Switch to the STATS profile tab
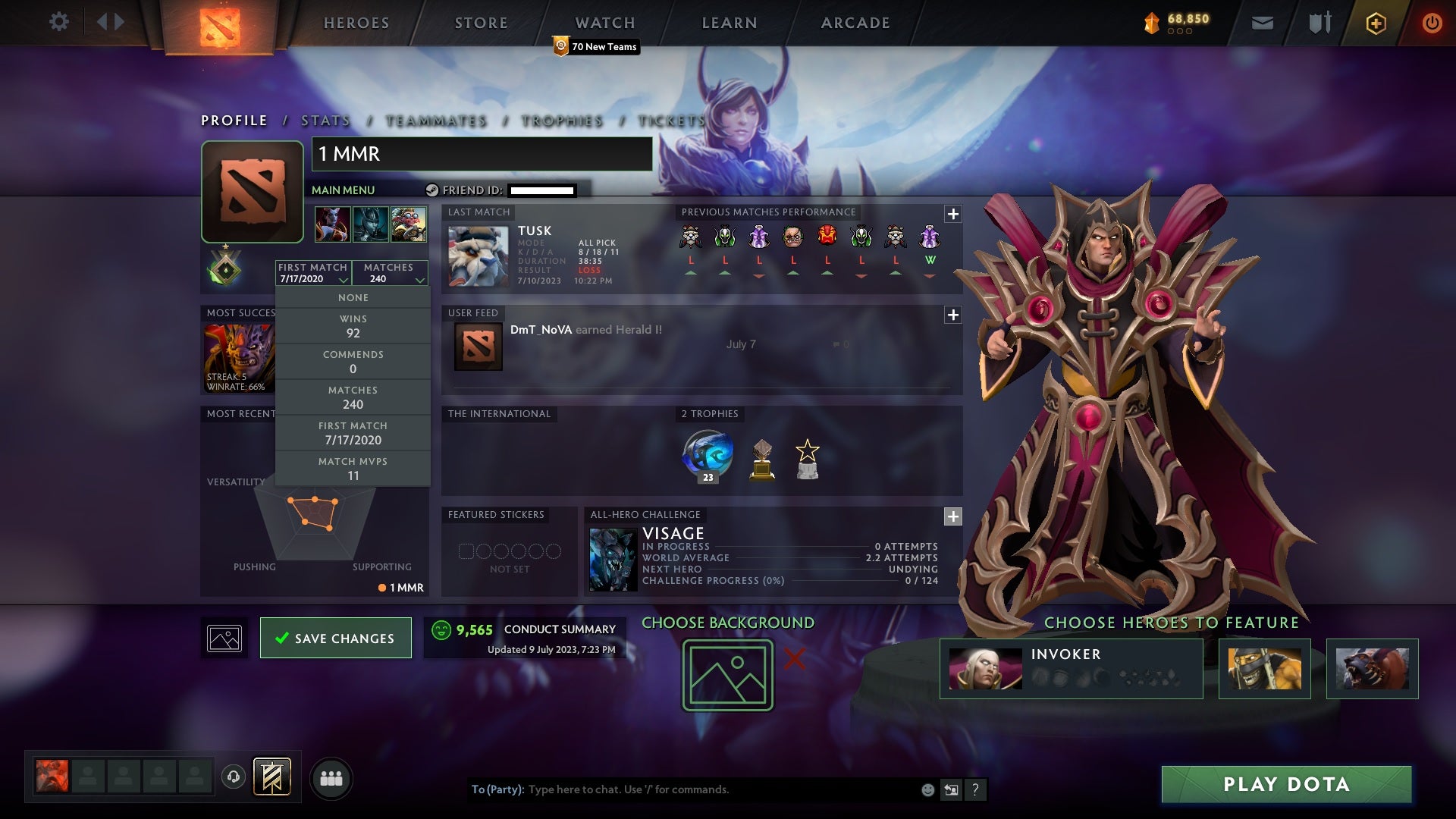Screen dimensions: 1456x819 click(324, 121)
